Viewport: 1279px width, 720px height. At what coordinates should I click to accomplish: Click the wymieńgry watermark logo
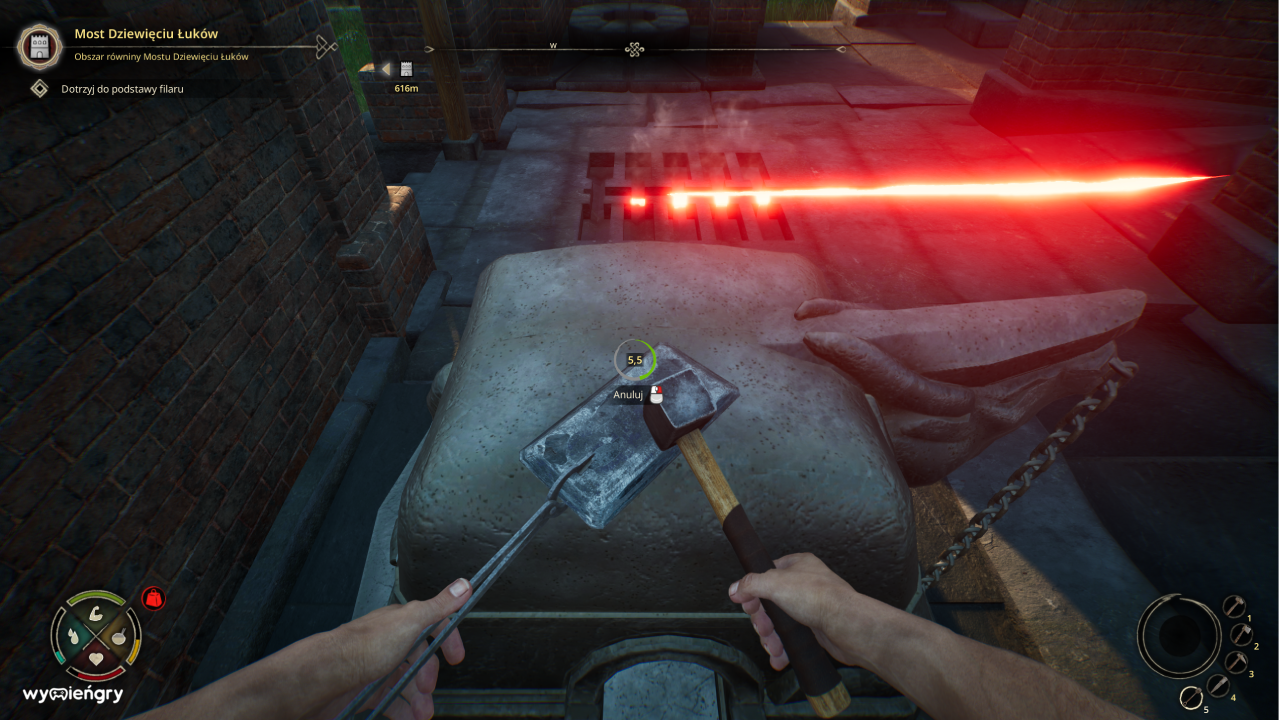point(73,694)
